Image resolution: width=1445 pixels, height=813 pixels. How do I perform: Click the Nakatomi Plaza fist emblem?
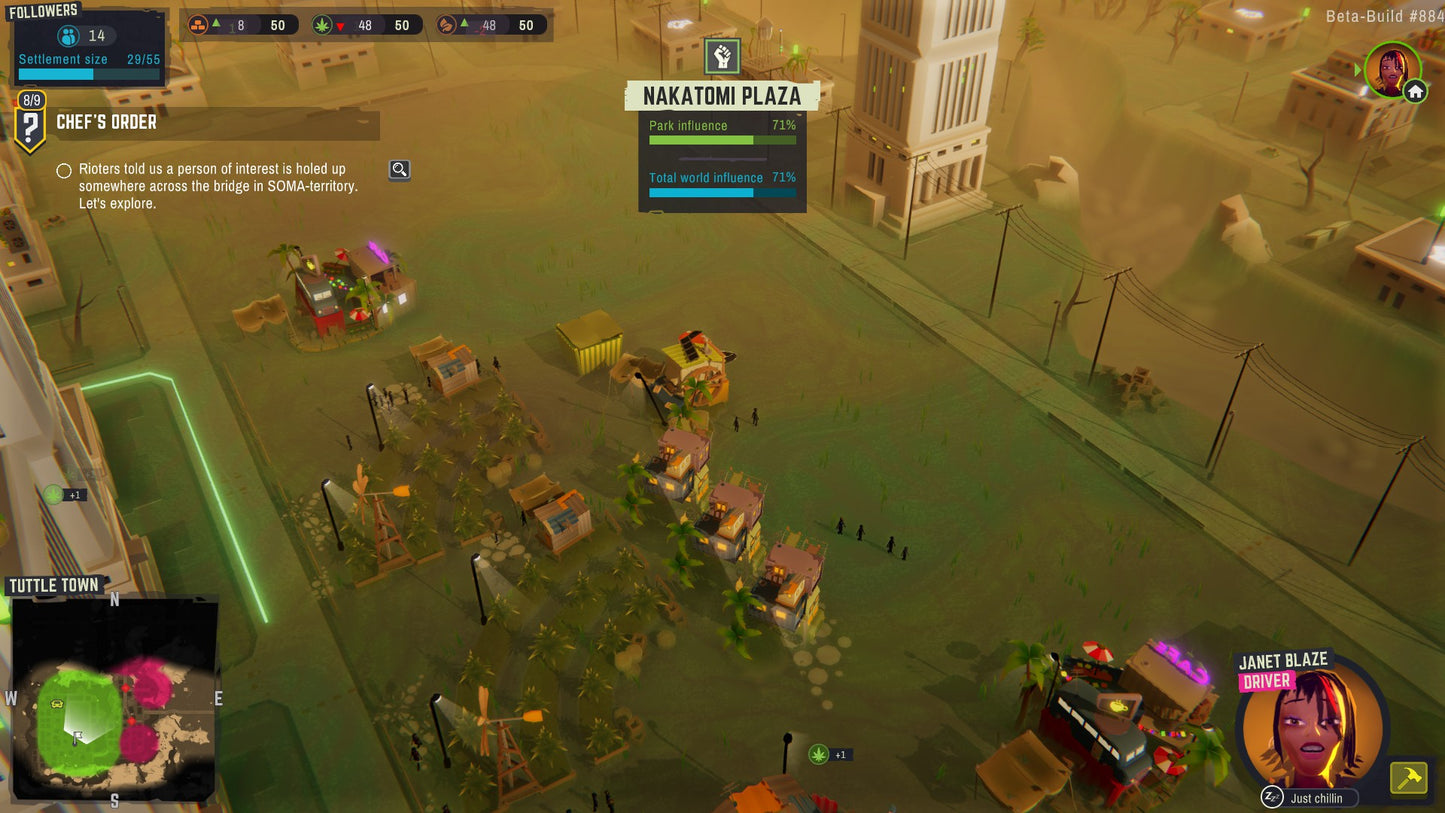(x=722, y=57)
